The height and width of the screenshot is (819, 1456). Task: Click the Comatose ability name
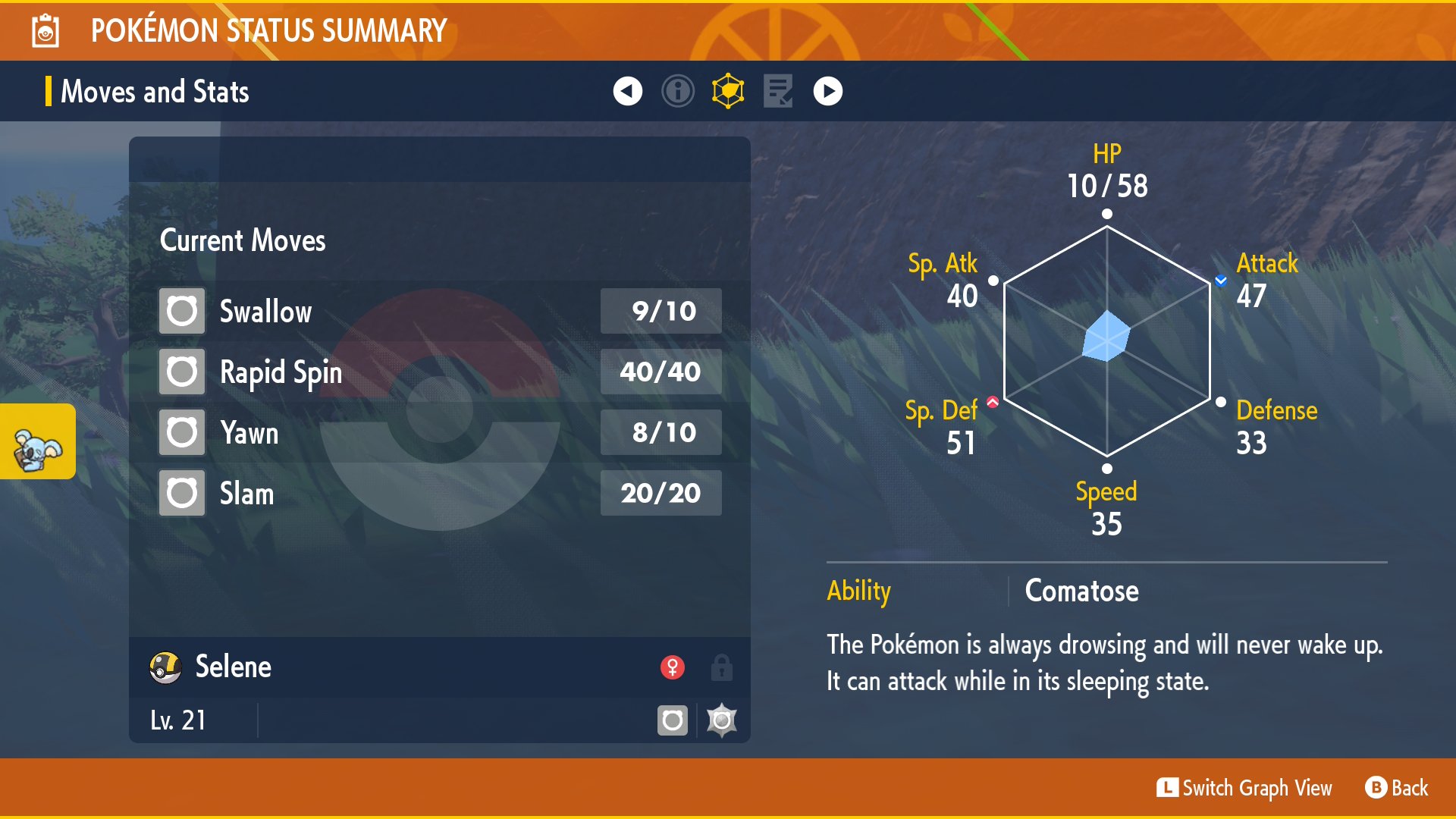click(x=1081, y=591)
